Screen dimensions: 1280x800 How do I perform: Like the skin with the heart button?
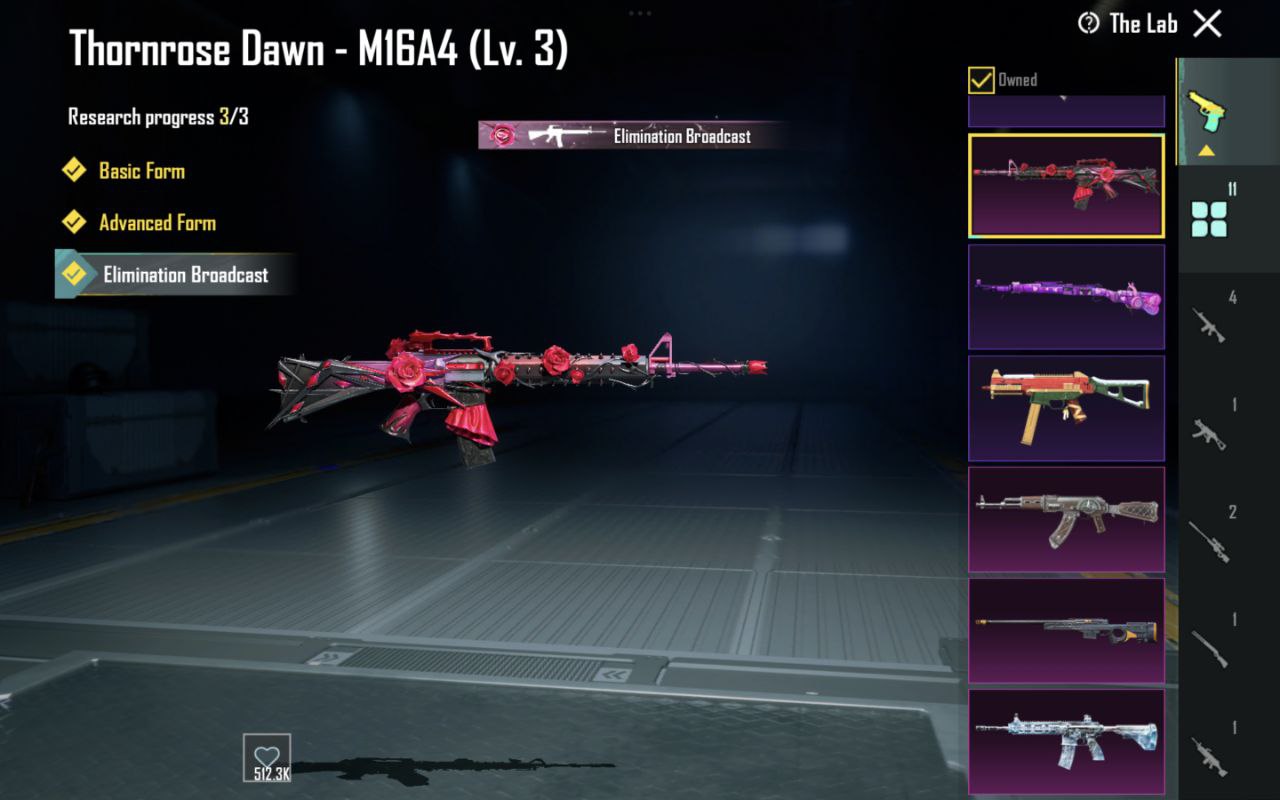tap(266, 757)
